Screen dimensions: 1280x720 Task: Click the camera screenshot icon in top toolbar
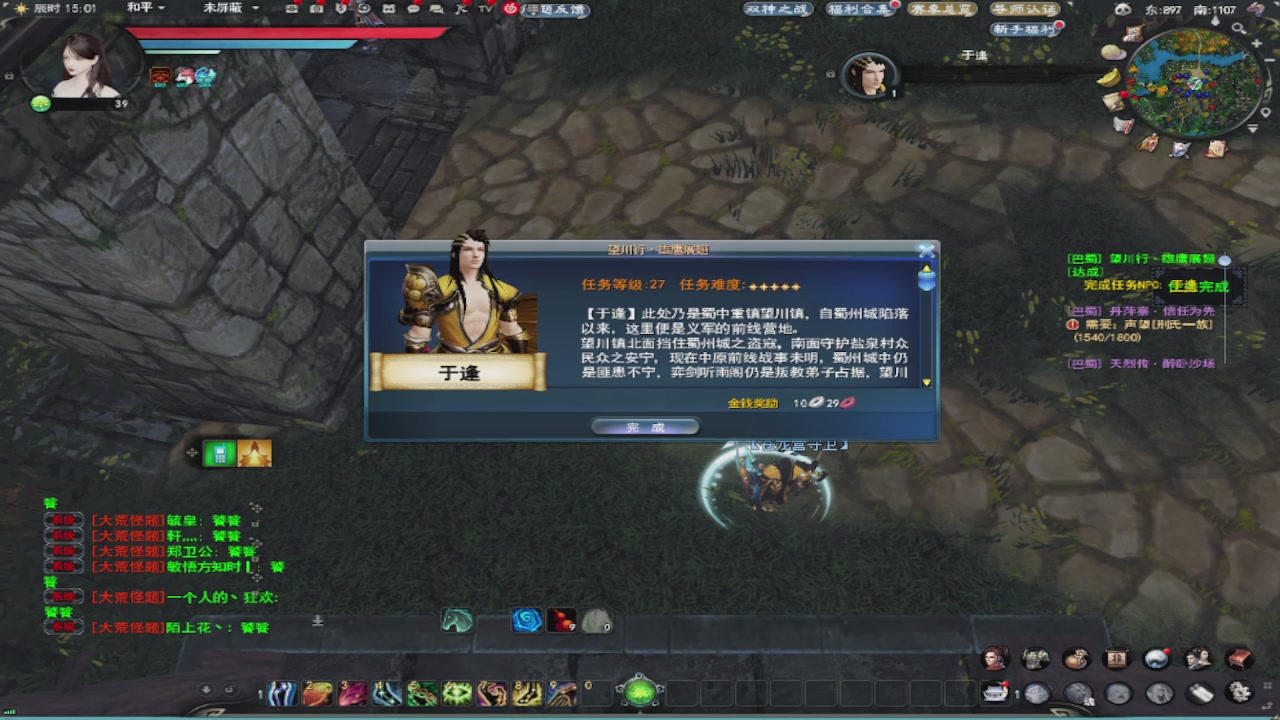[317, 10]
